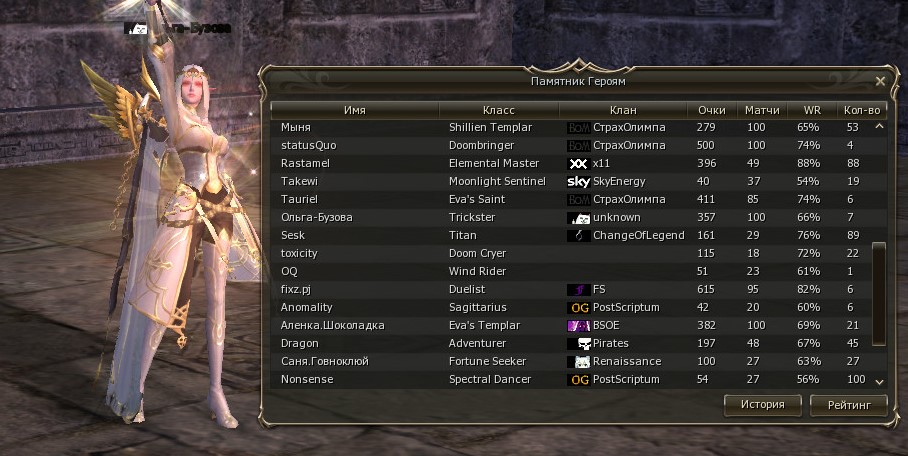Sort by the Клан column header
The height and width of the screenshot is (456, 908).
(622, 110)
